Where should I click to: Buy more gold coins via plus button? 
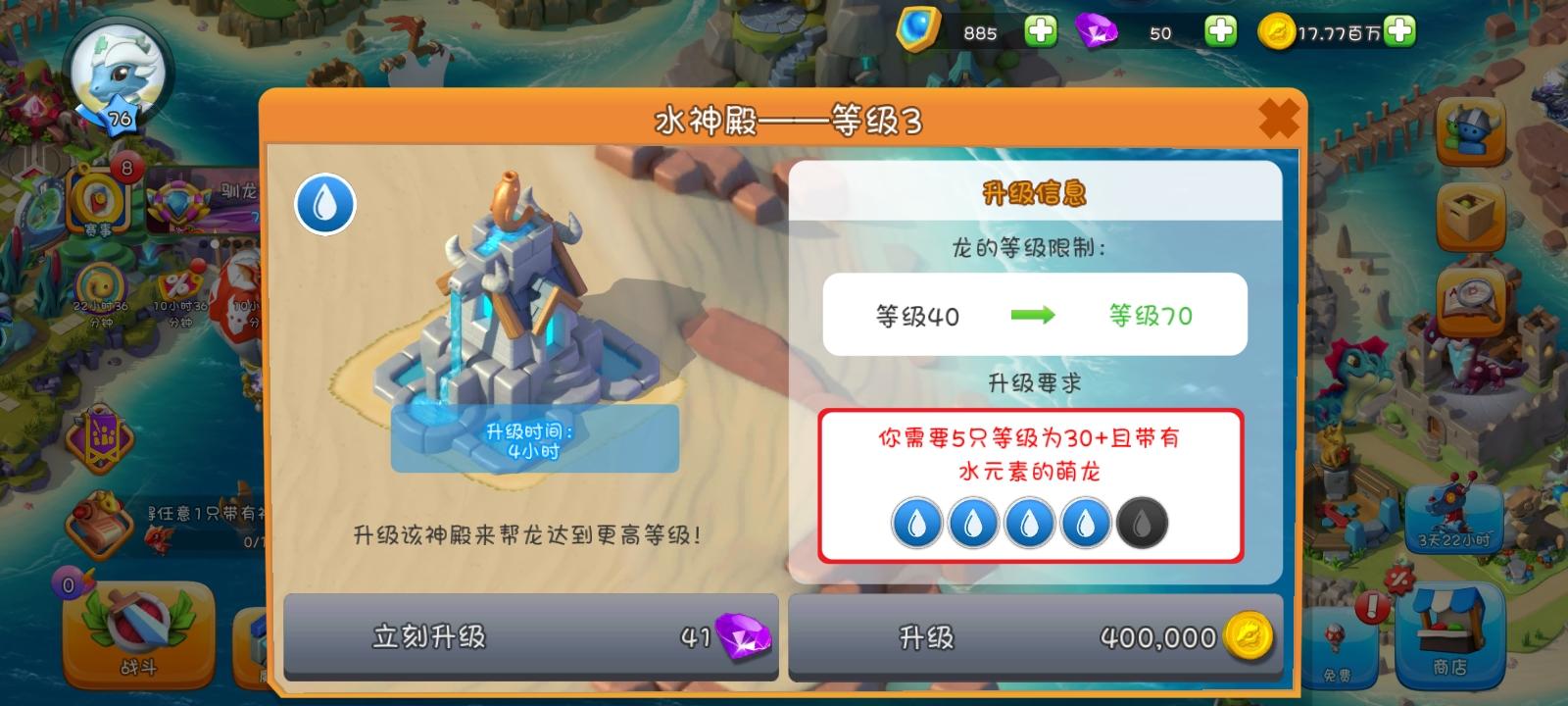point(1401,31)
